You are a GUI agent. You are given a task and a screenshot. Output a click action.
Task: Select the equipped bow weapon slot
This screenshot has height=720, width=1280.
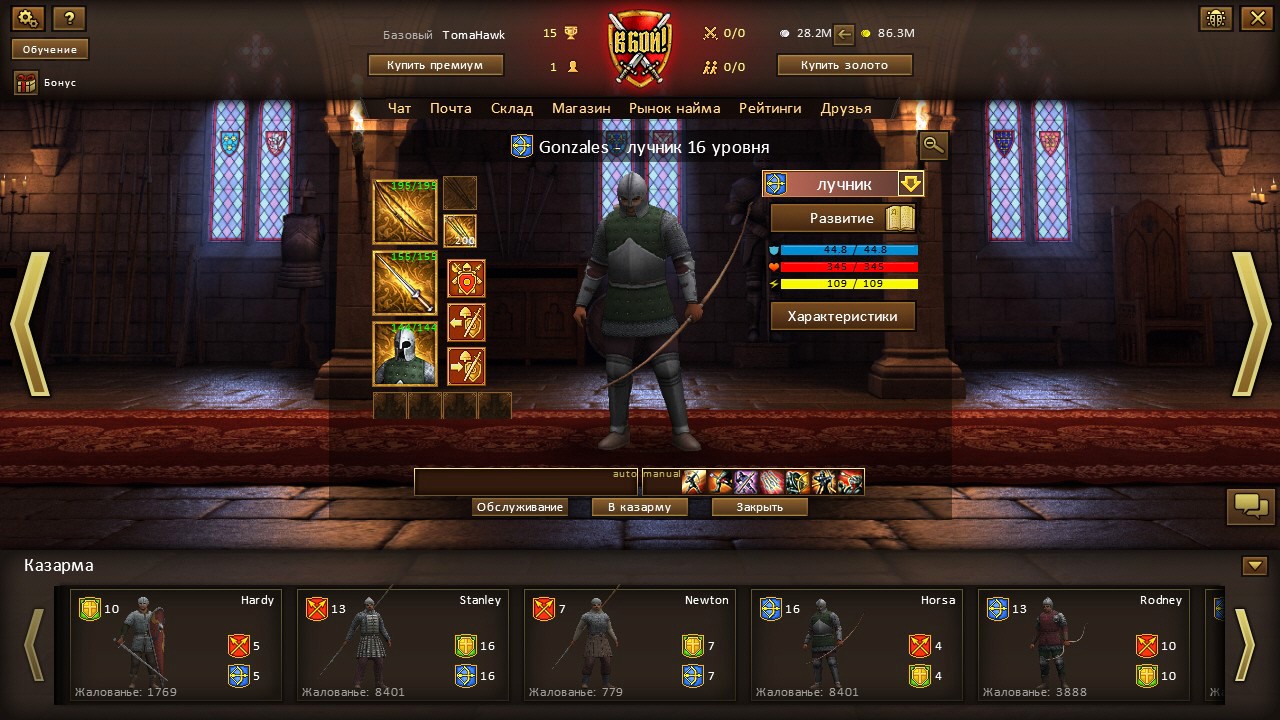(x=405, y=212)
